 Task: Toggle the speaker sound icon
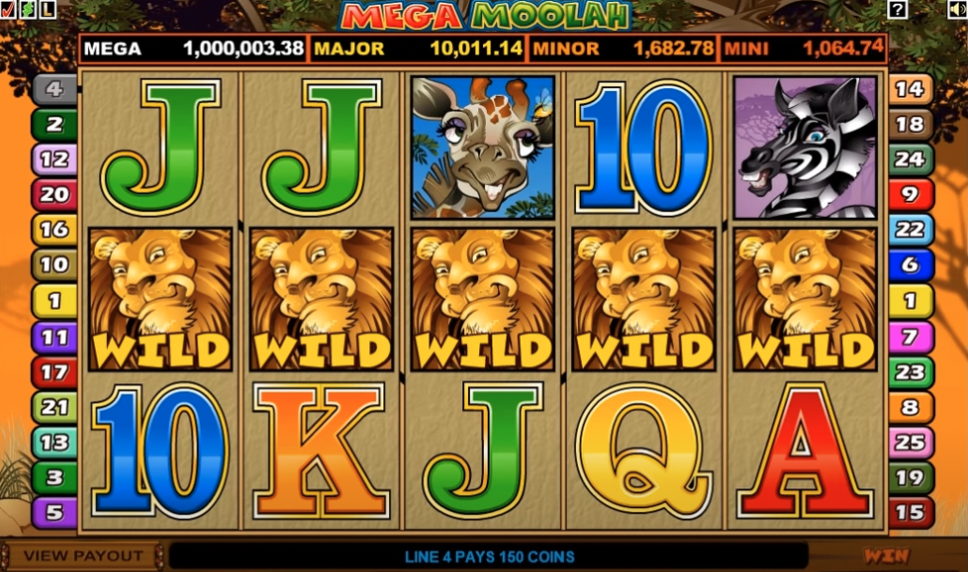pos(957,10)
